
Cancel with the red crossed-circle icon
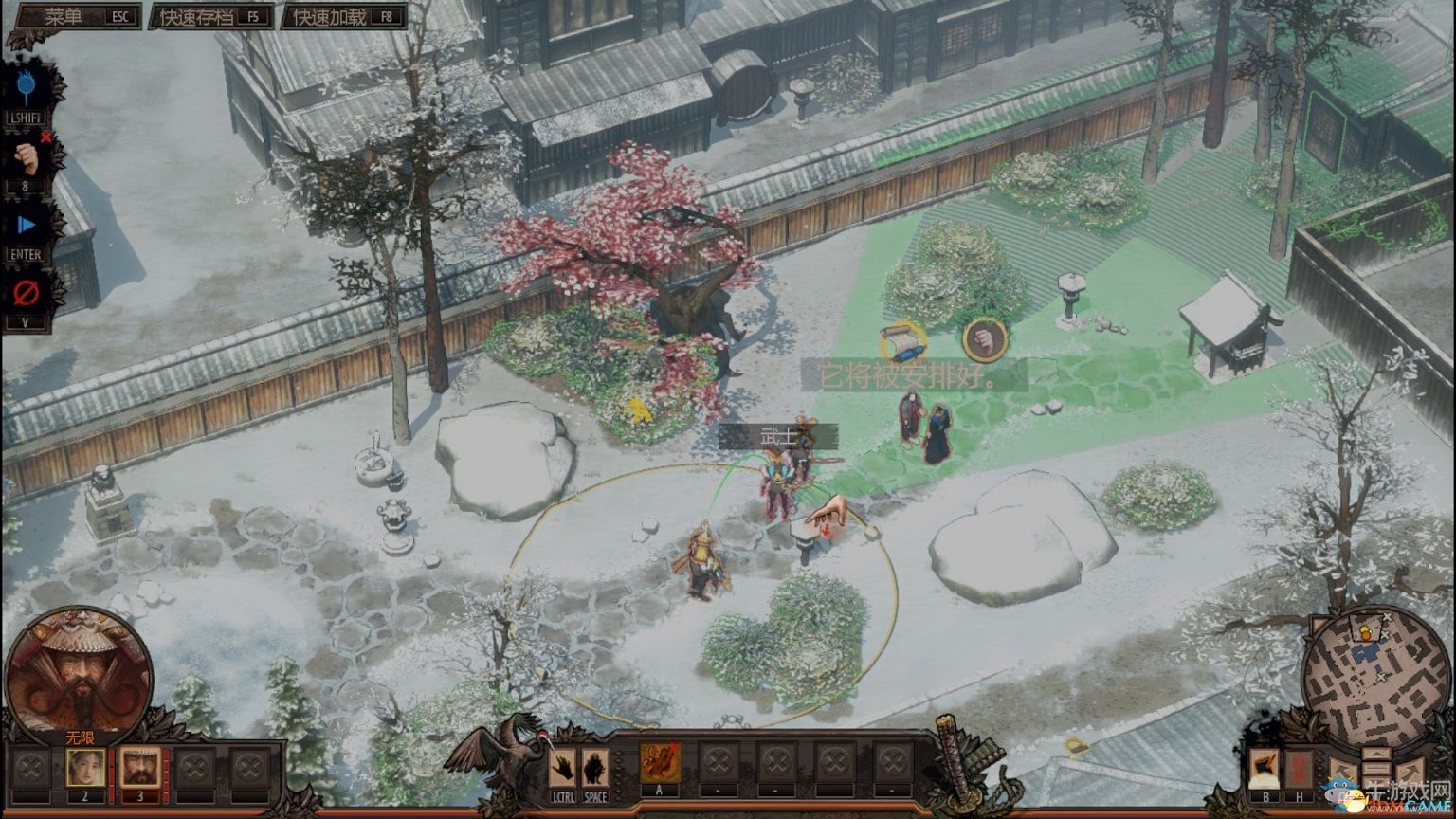[26, 293]
